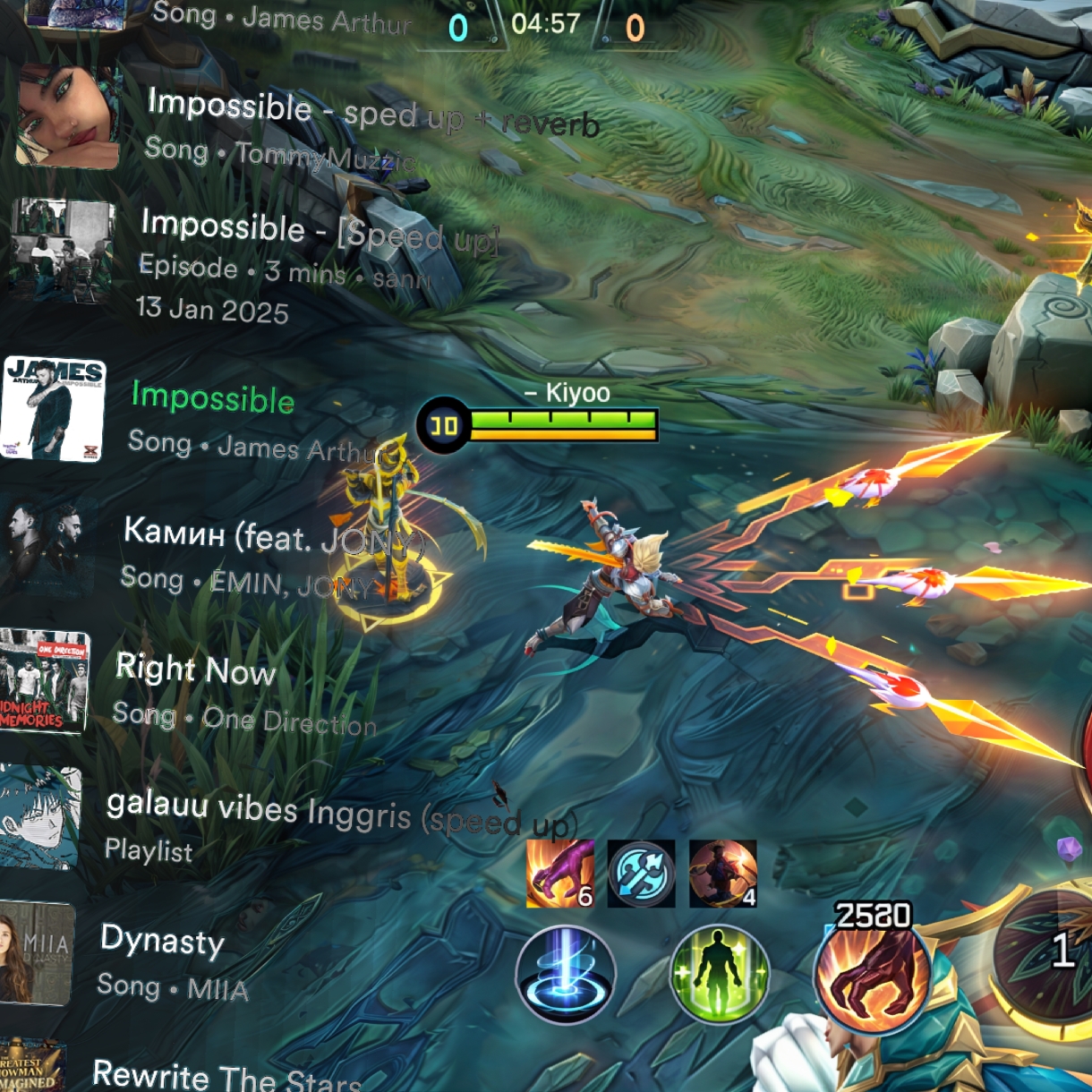Image resolution: width=1092 pixels, height=1092 pixels.
Task: Select the purple claw buff icon
Action: [560, 874]
